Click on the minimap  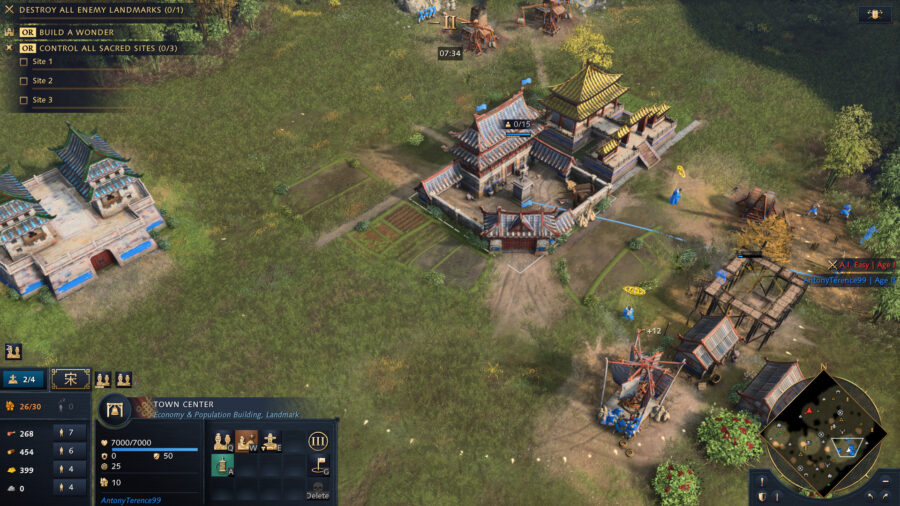click(x=822, y=434)
